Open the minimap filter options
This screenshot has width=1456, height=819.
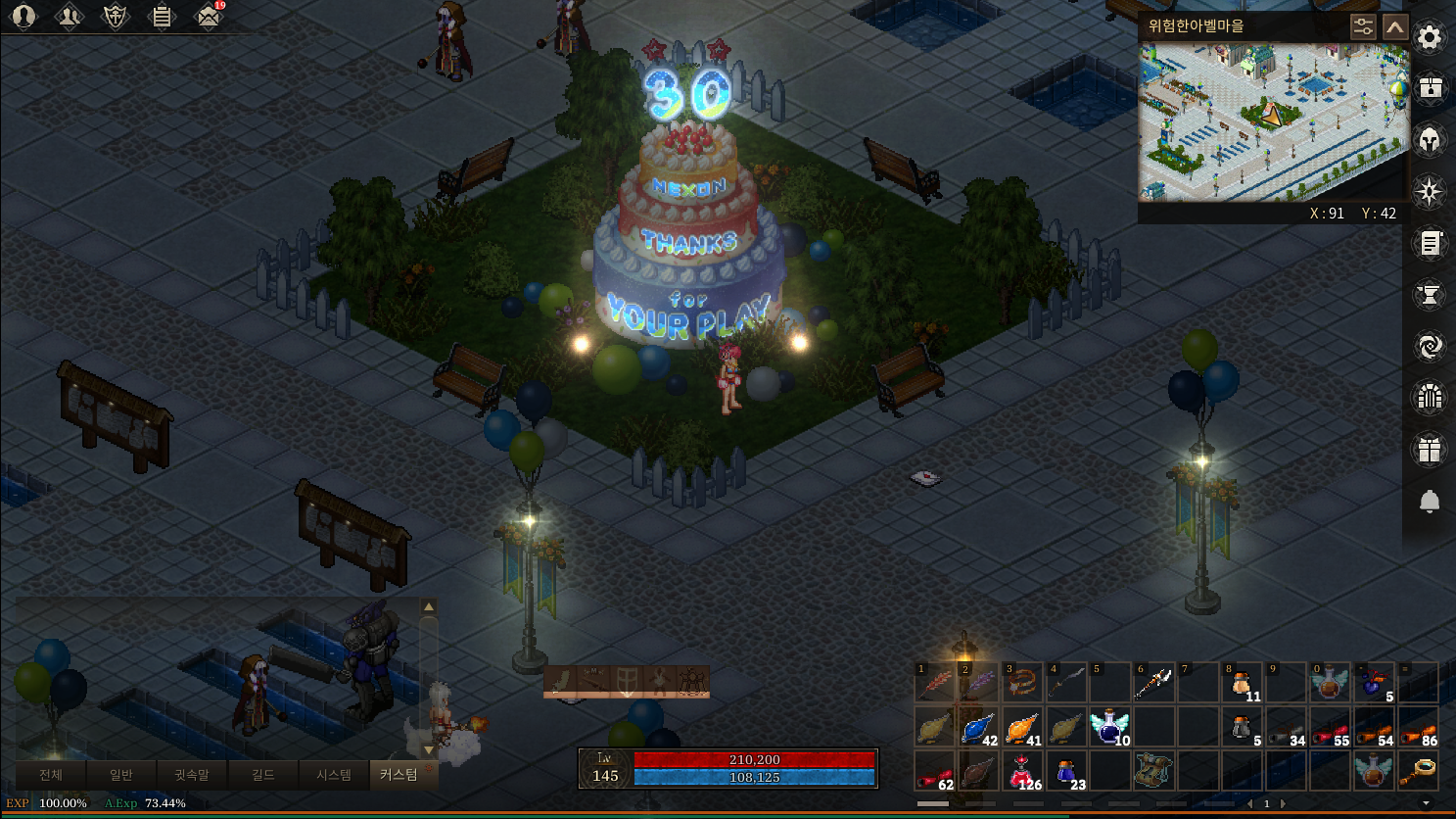point(1362,26)
